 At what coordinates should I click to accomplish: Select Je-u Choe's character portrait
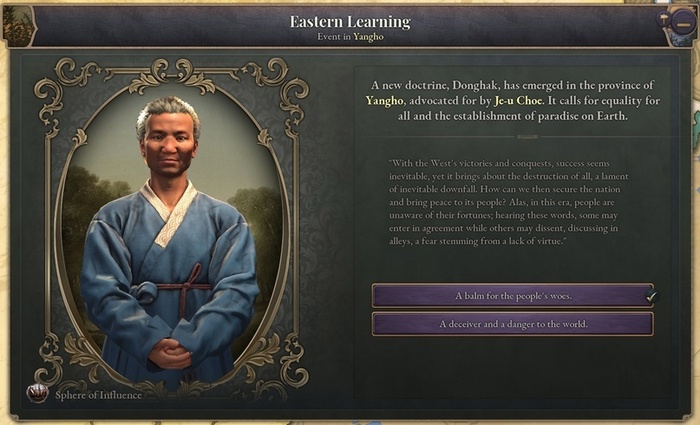coord(168,232)
